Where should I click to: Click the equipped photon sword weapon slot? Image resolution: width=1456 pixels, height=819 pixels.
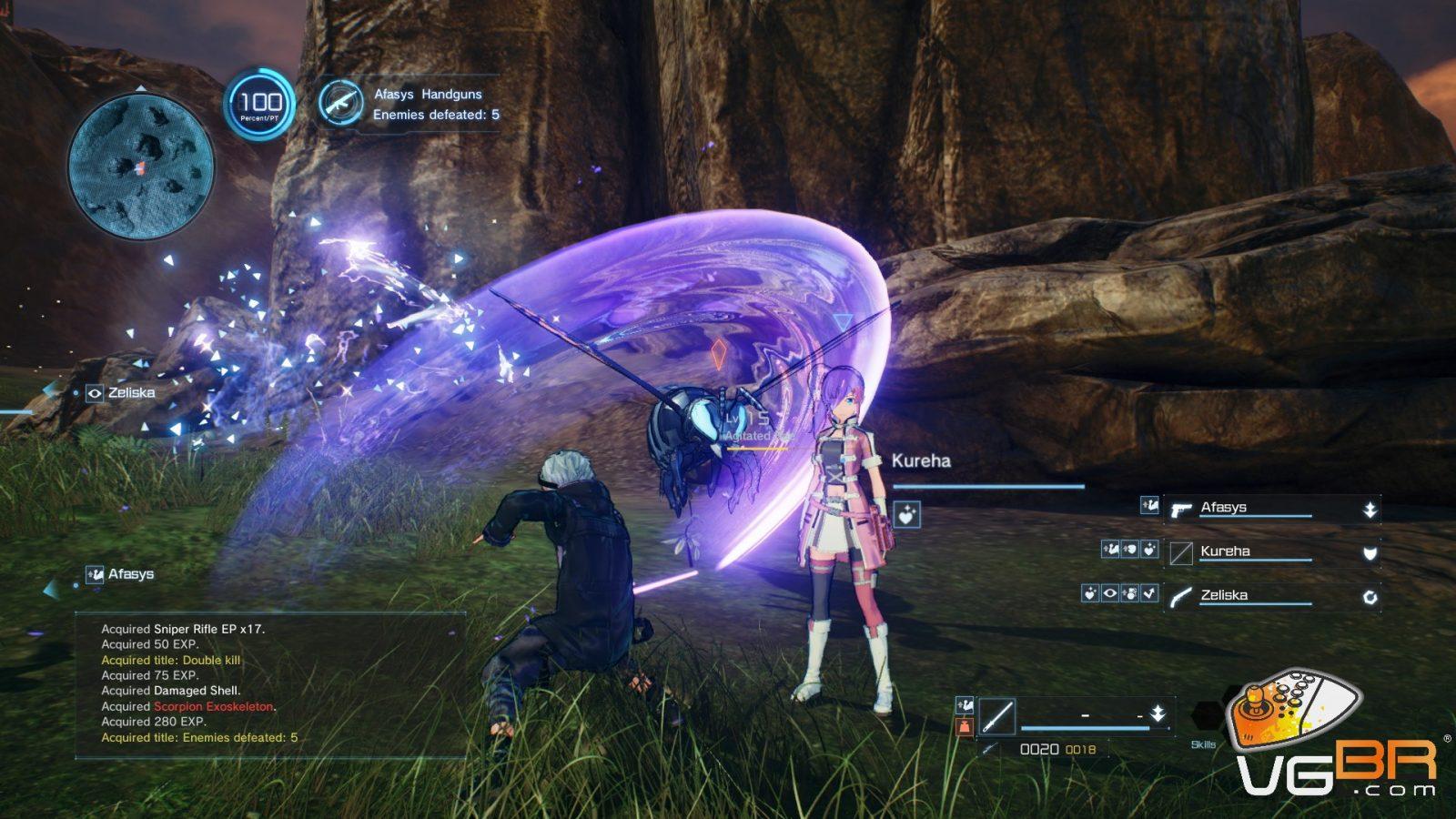tap(997, 716)
